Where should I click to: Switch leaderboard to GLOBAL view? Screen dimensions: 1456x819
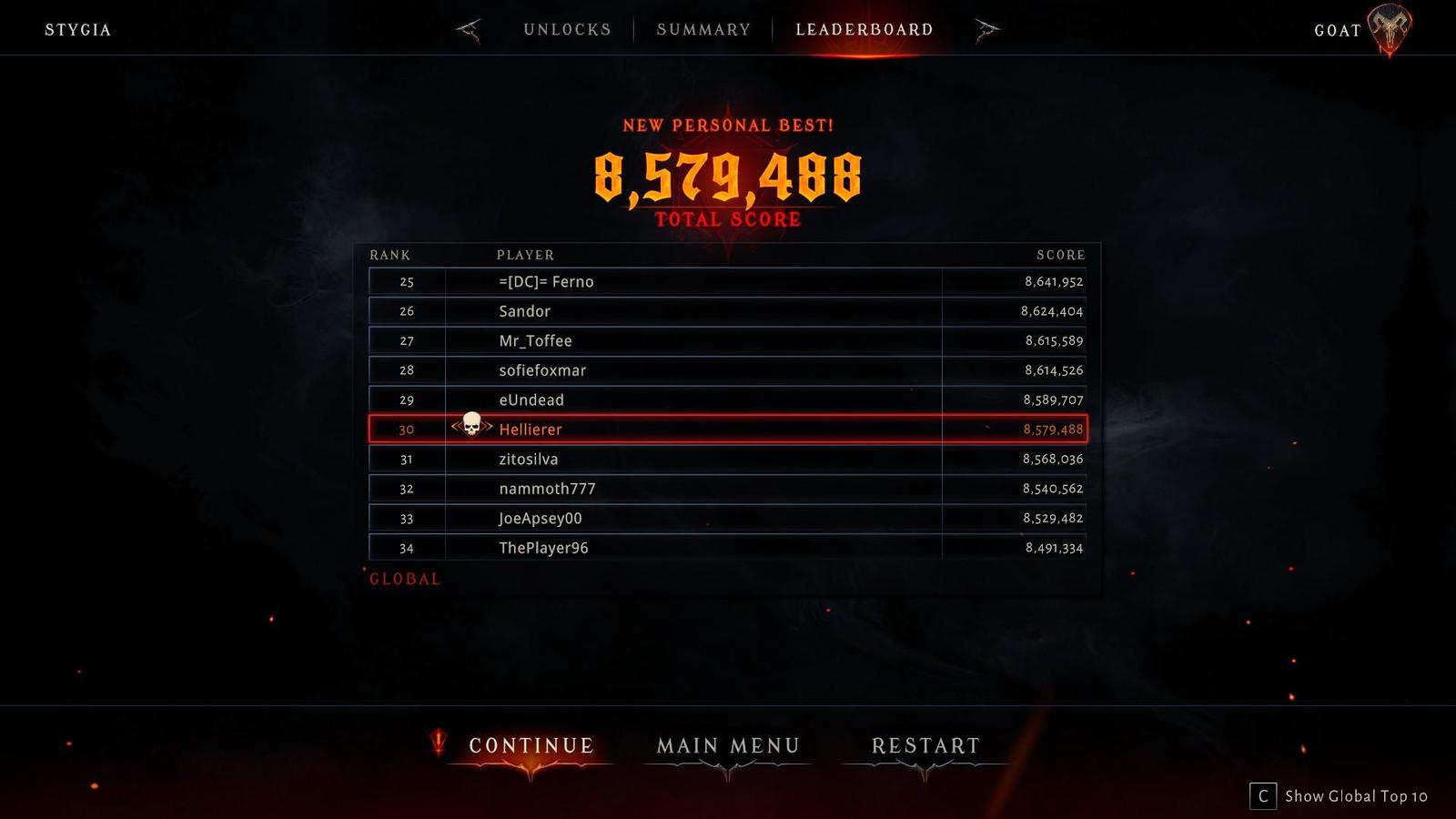(404, 577)
